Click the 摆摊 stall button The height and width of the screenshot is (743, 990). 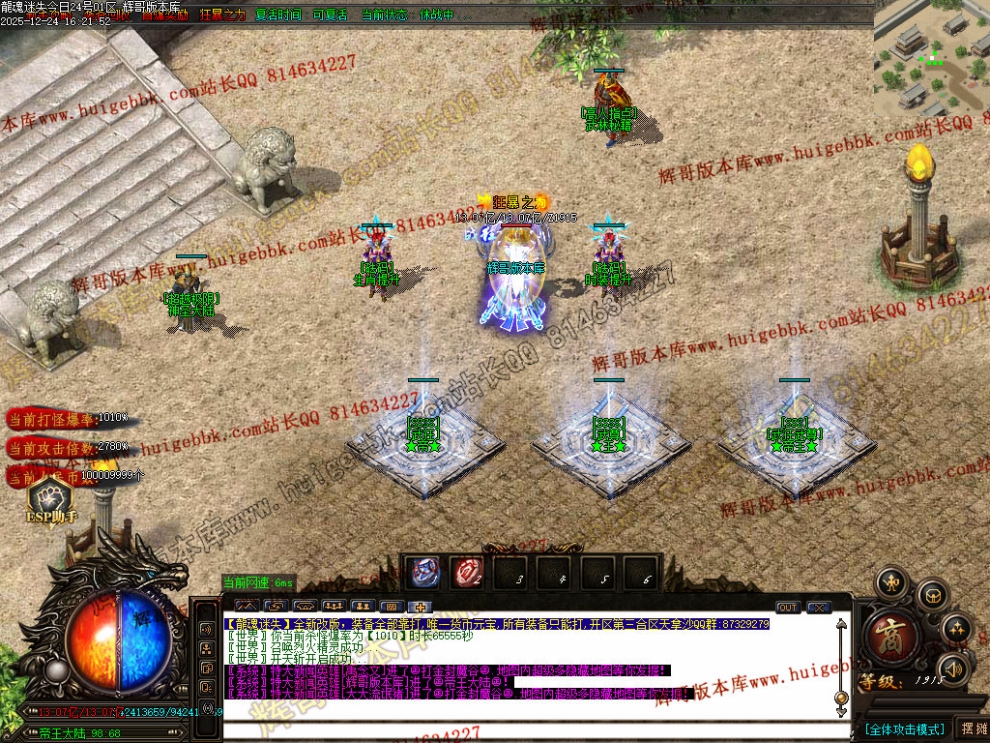tap(972, 729)
